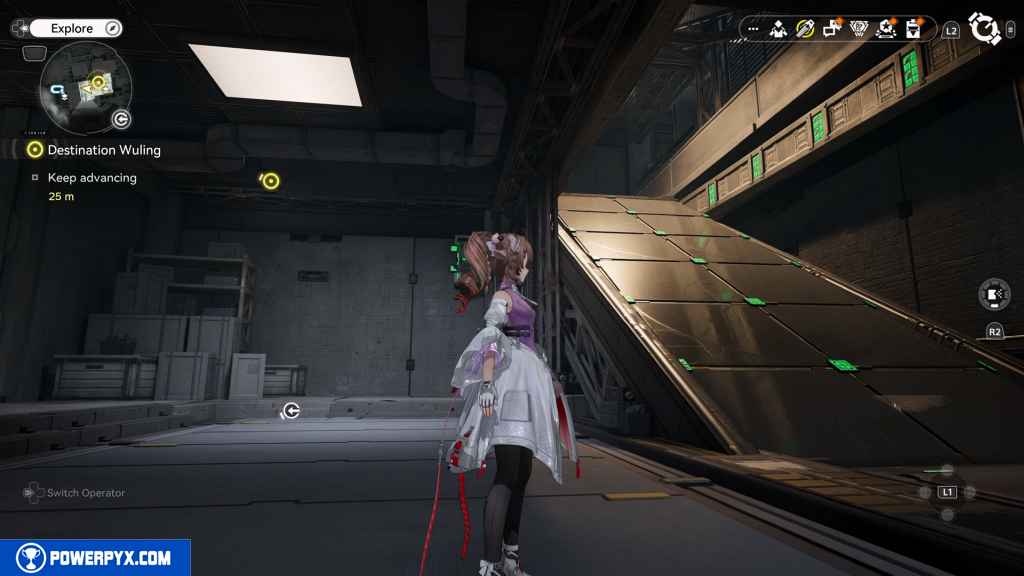1024x576 pixels.
Task: Open the star emblem icon
Action: [885, 29]
